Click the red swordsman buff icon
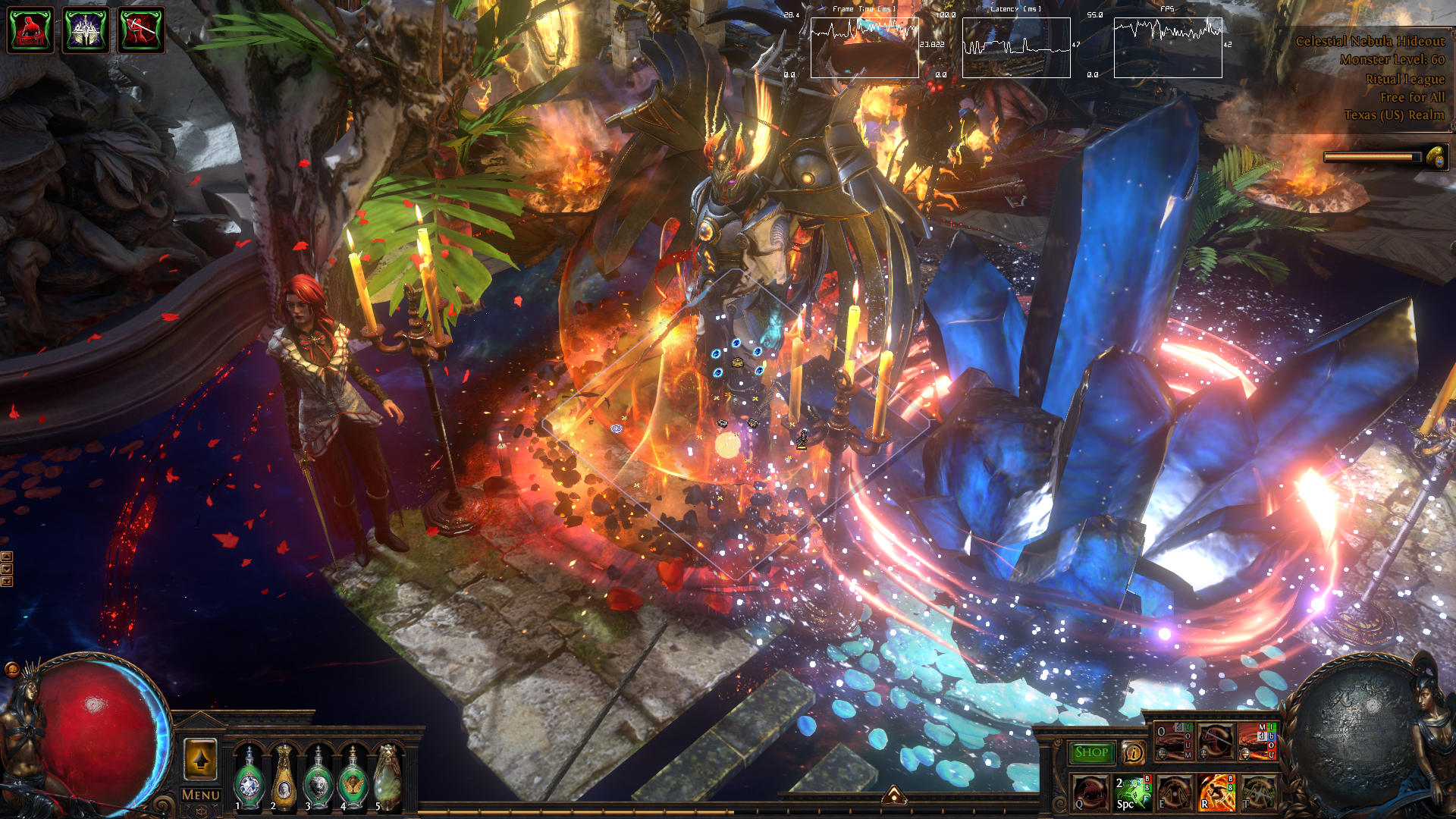 (141, 30)
